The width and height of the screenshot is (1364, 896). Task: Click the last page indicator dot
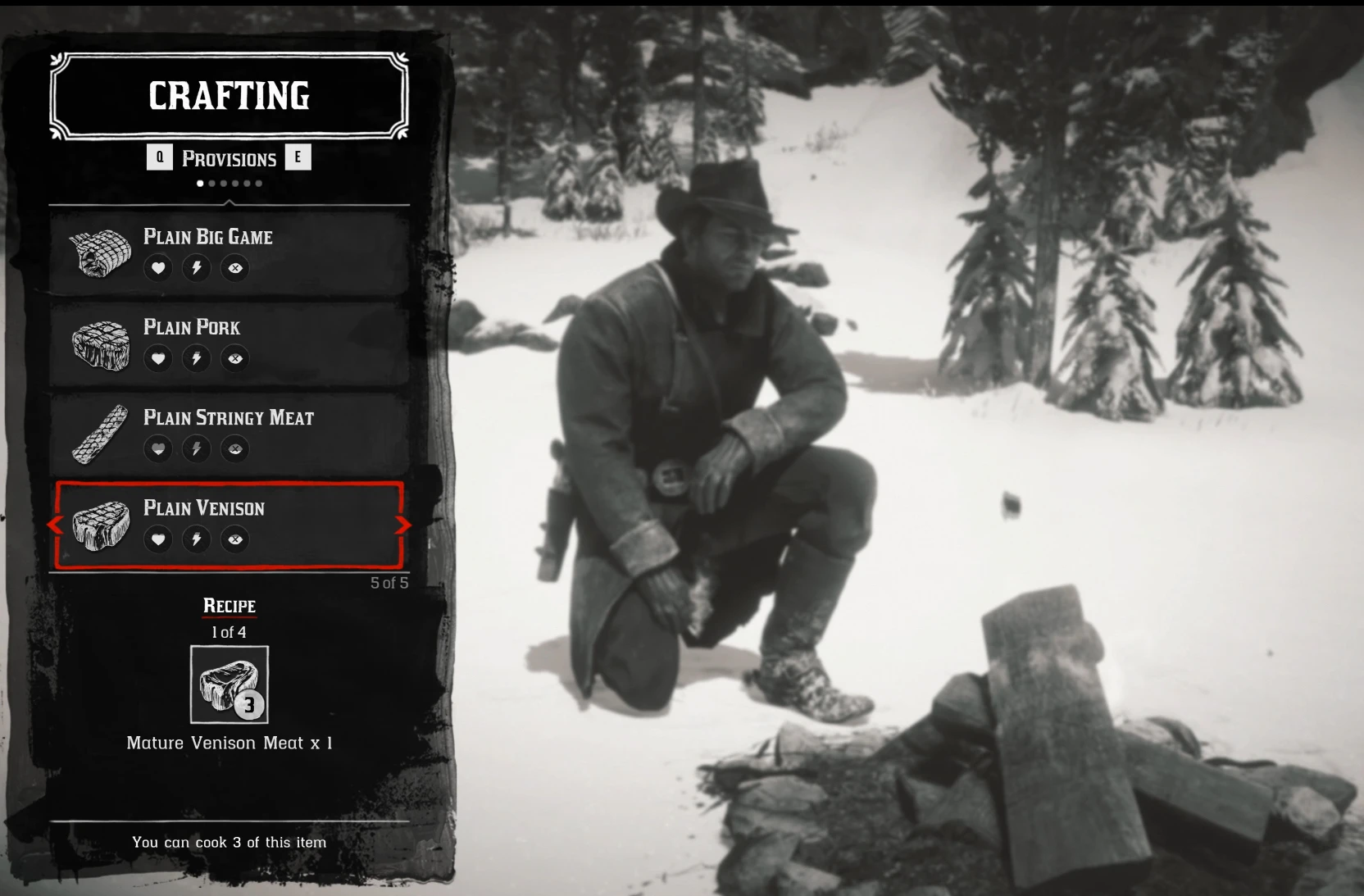[260, 184]
